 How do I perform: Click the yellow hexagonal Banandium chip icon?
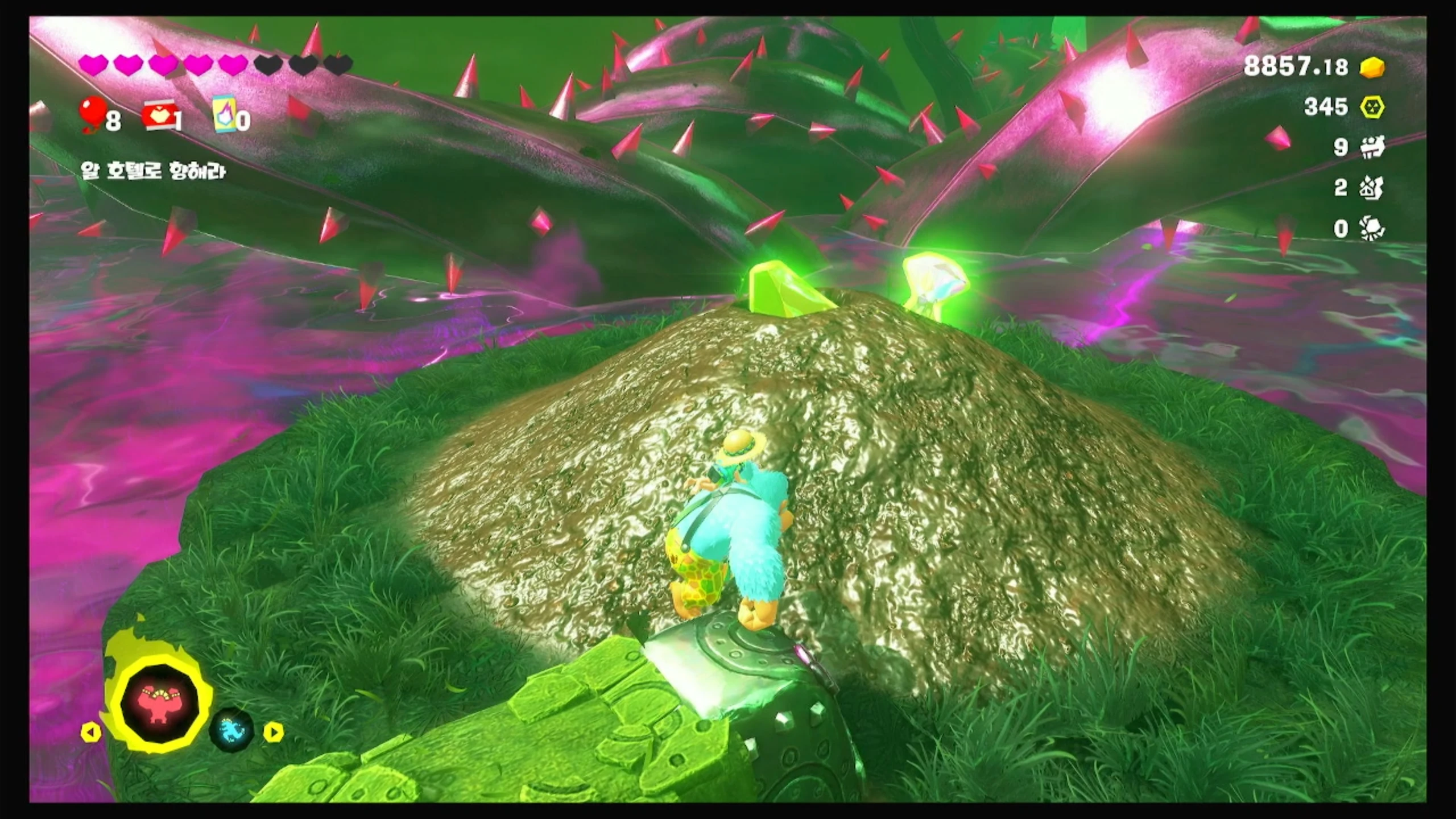[1373, 107]
